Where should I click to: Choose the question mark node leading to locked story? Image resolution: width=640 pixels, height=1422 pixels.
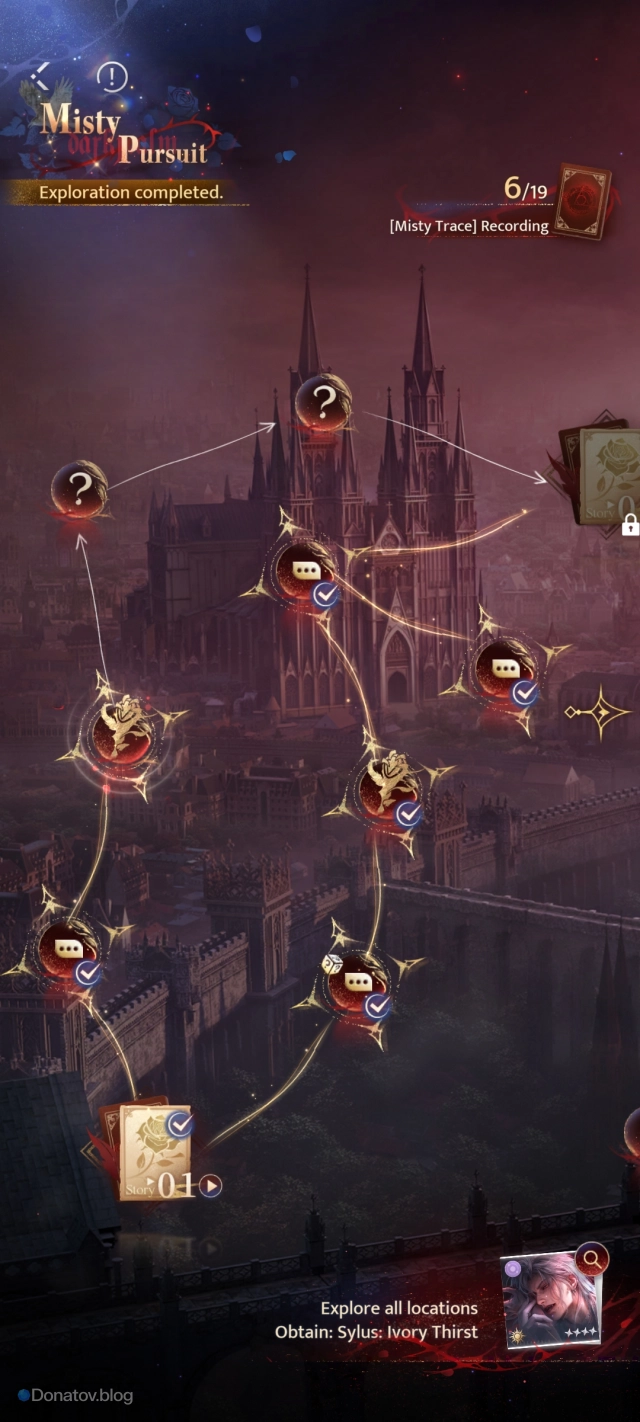pyautogui.click(x=322, y=403)
